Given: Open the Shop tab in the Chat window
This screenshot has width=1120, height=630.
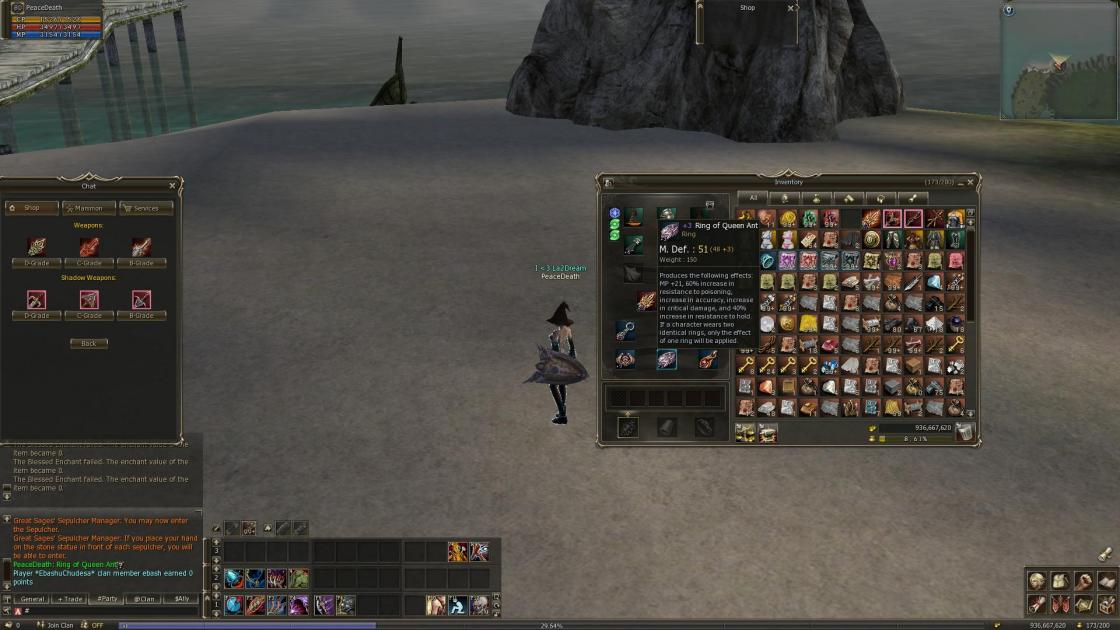Looking at the screenshot, I should point(31,208).
